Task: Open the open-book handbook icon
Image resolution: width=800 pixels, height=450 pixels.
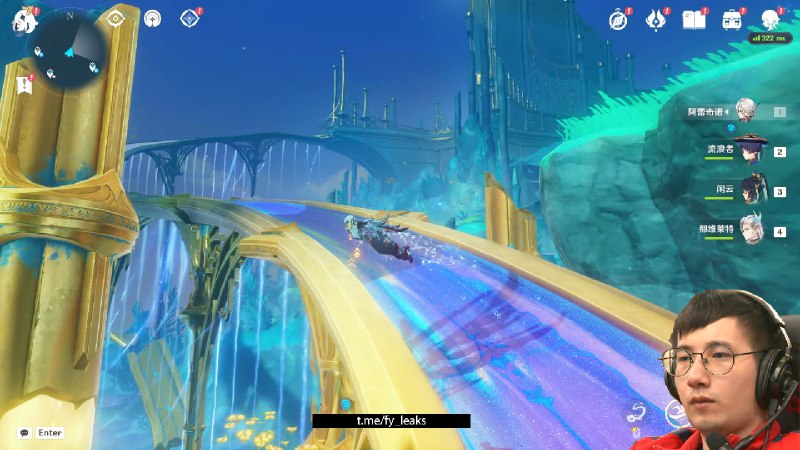Action: click(694, 20)
